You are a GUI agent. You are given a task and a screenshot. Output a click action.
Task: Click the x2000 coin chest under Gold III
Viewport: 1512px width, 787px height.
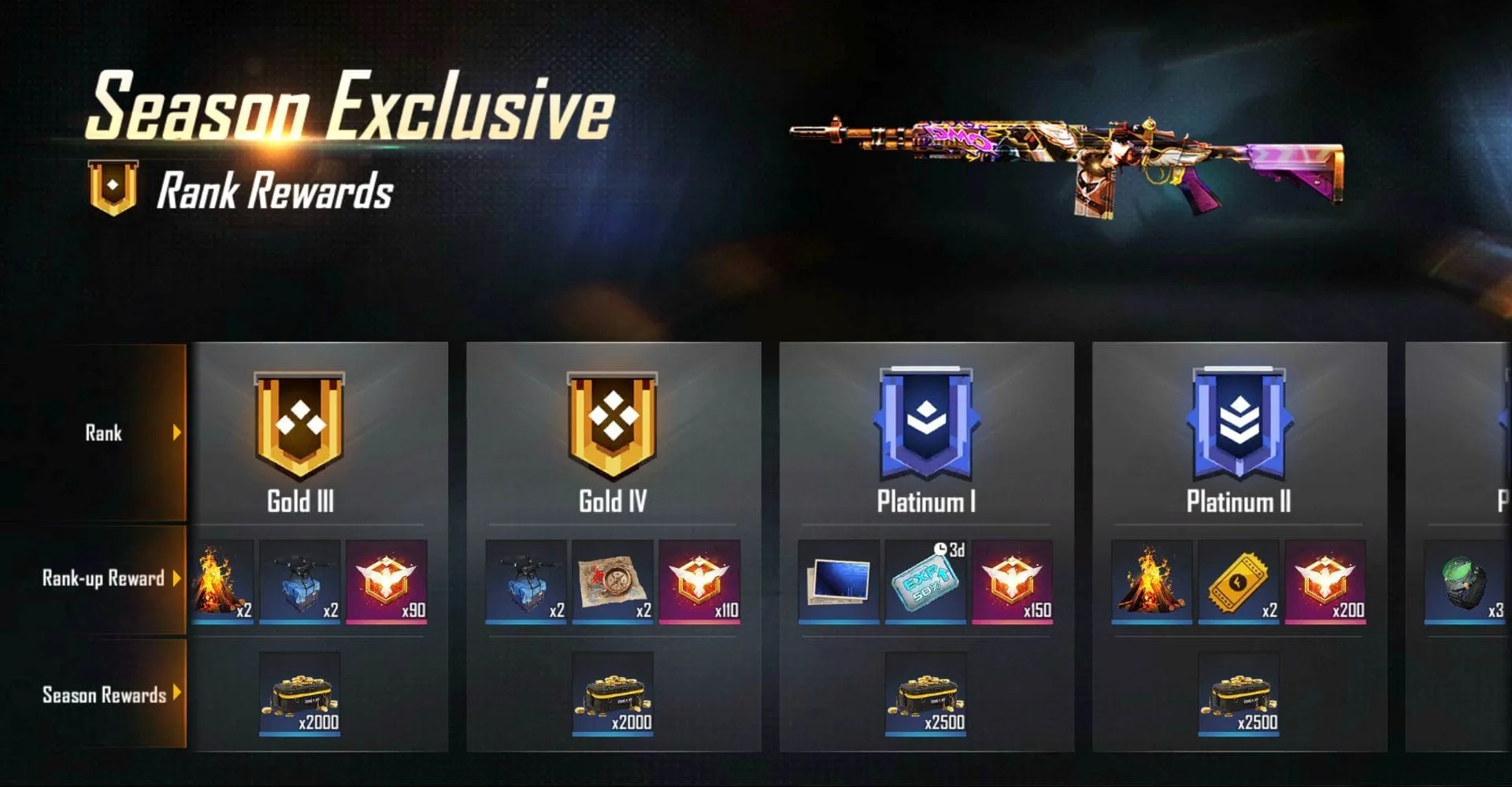[300, 693]
